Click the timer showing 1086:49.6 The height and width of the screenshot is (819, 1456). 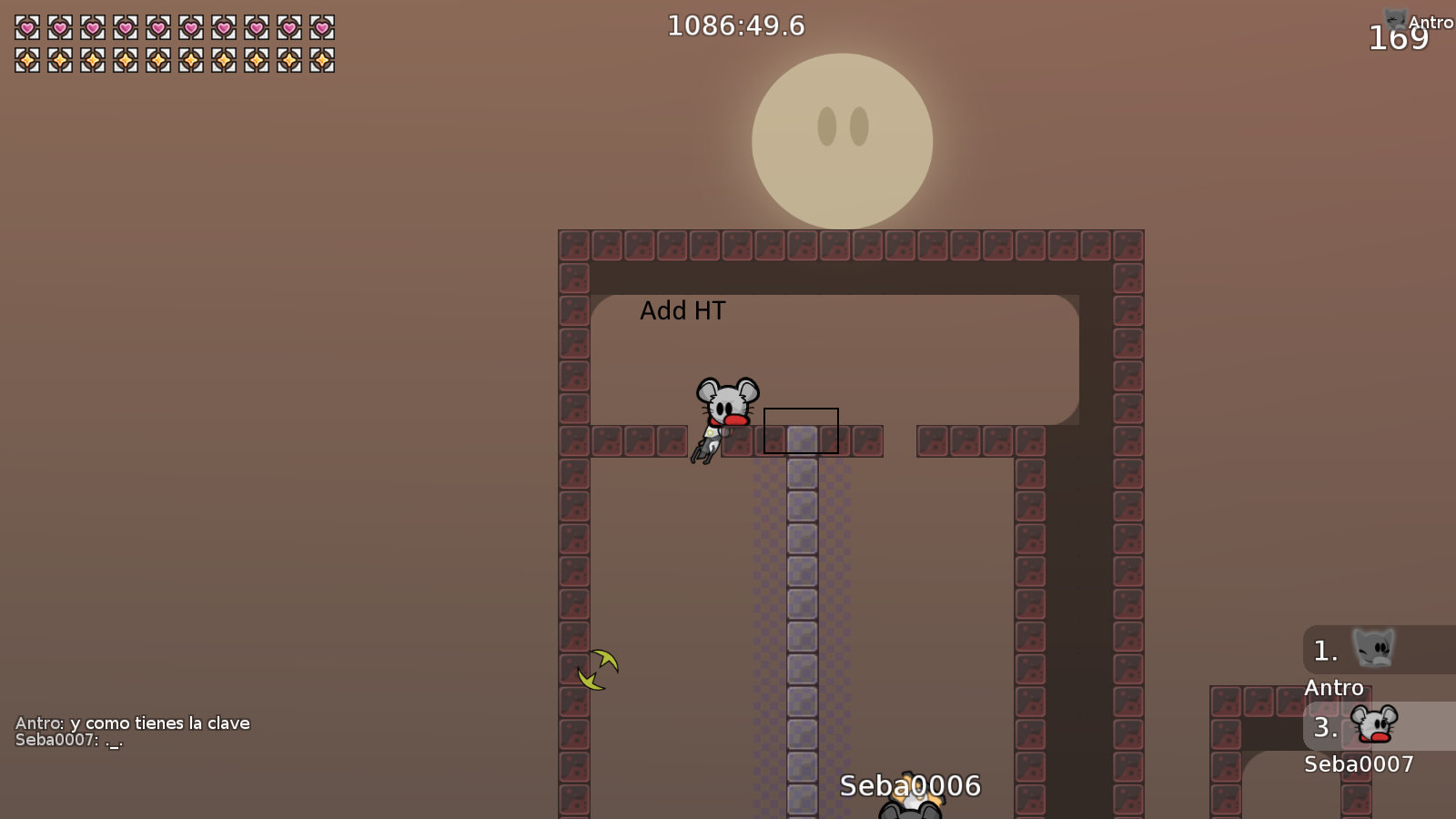tap(735, 25)
